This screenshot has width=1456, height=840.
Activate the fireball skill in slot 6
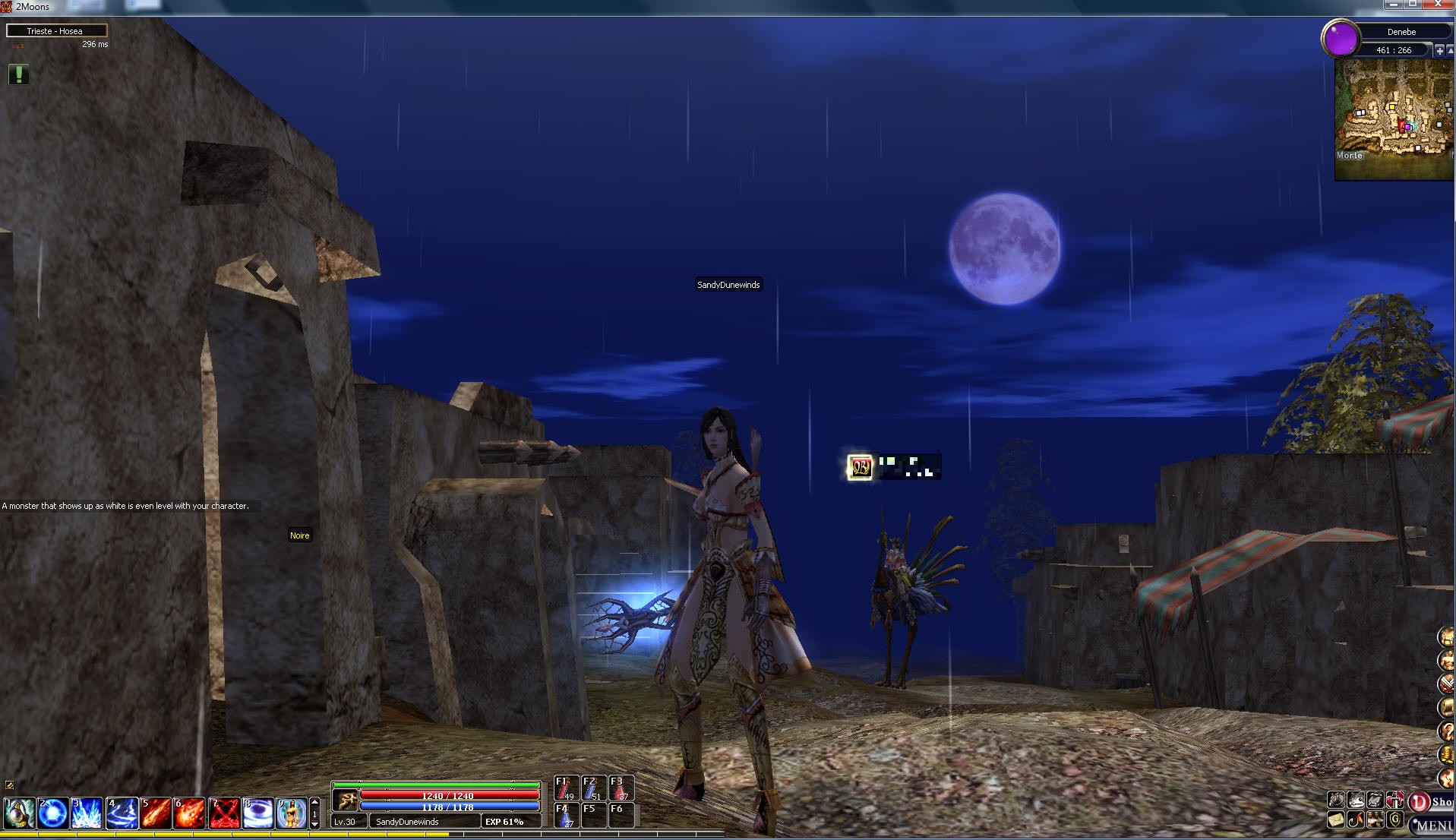click(x=190, y=813)
